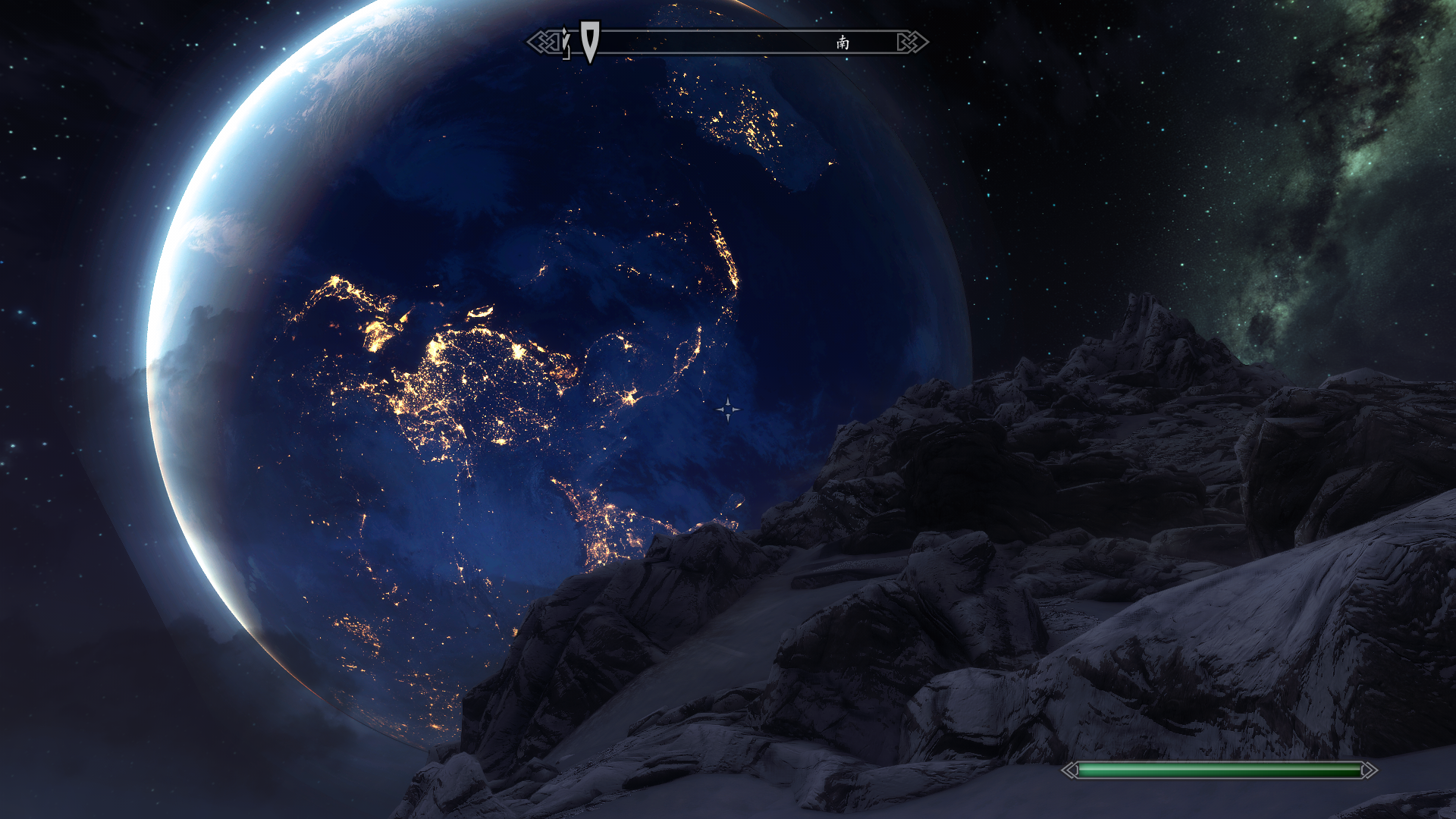1456x819 pixels.
Task: Click the small location icon at compass left edge
Action: (x=566, y=43)
